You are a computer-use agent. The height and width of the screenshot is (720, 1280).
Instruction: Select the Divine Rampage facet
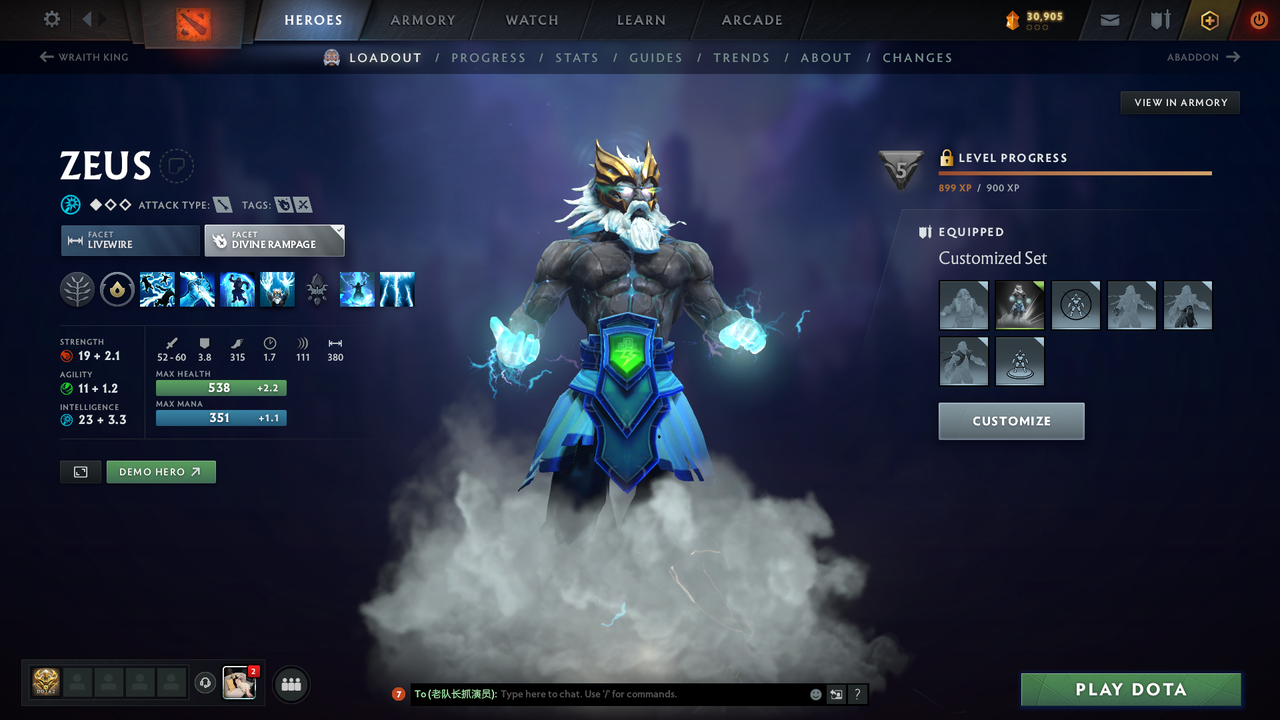pyautogui.click(x=274, y=240)
